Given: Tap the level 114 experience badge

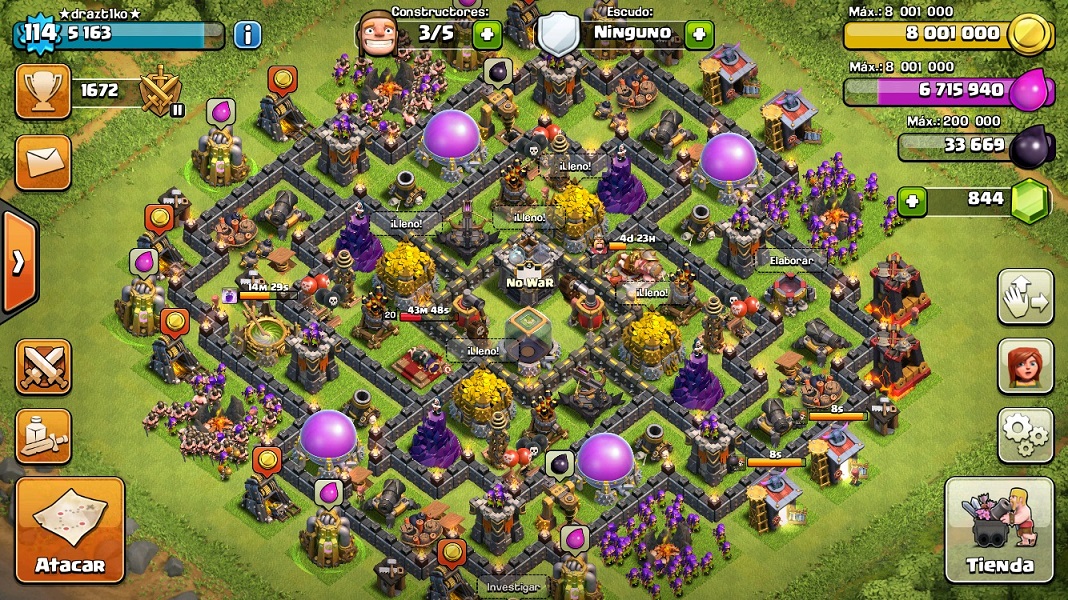Looking at the screenshot, I should [39, 35].
